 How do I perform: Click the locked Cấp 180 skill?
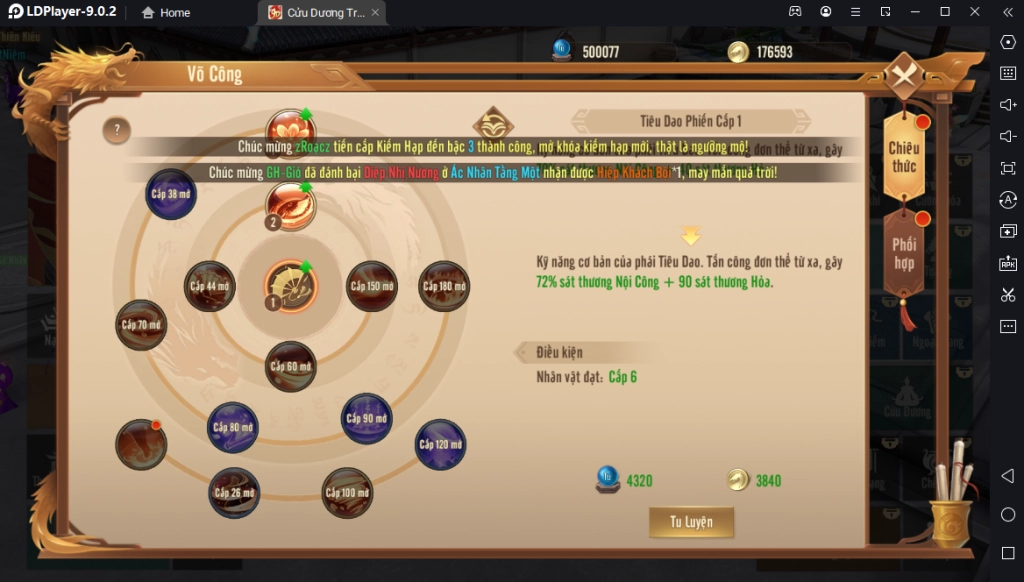[x=444, y=287]
